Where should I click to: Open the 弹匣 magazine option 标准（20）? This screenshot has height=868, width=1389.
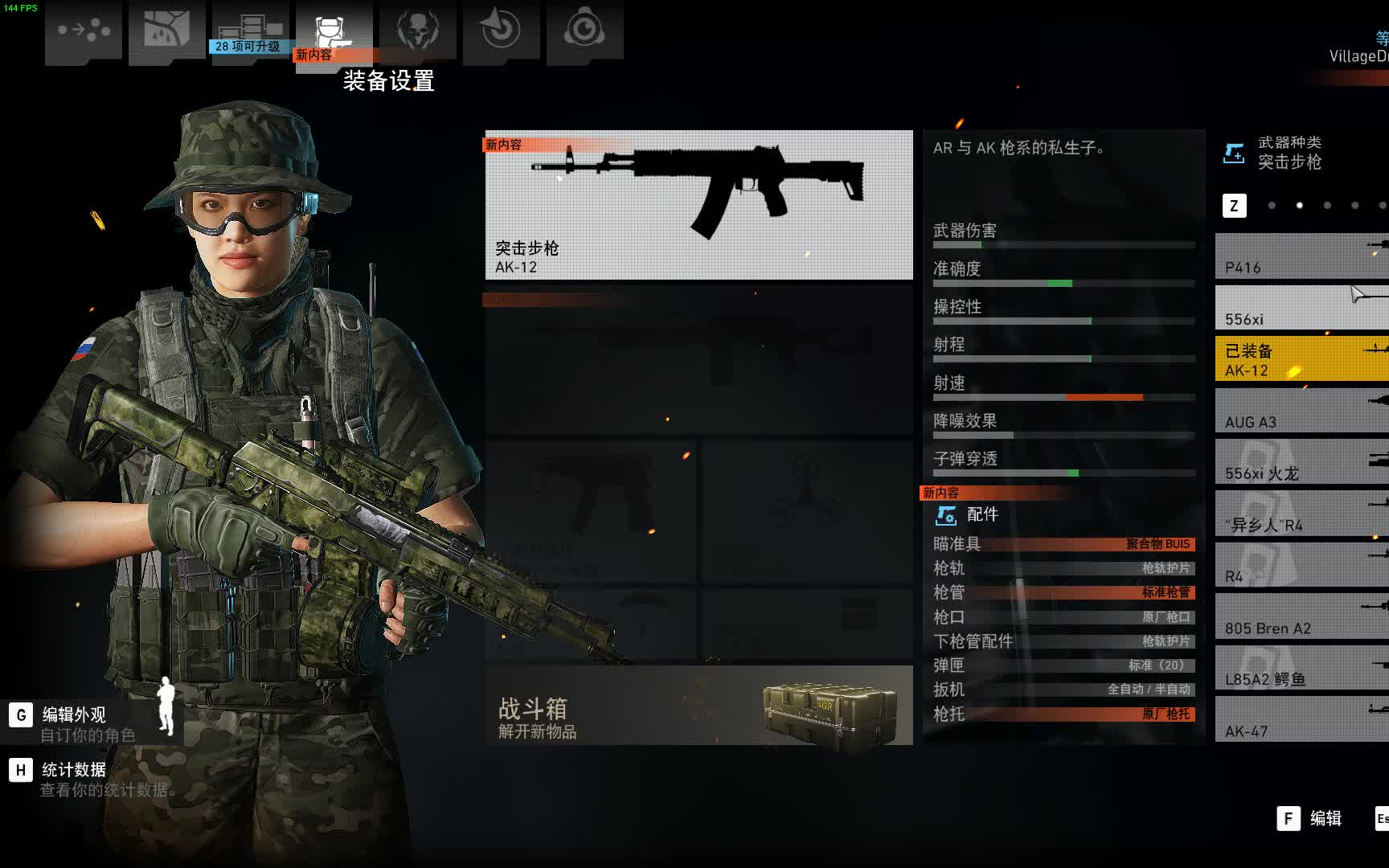pos(1061,665)
